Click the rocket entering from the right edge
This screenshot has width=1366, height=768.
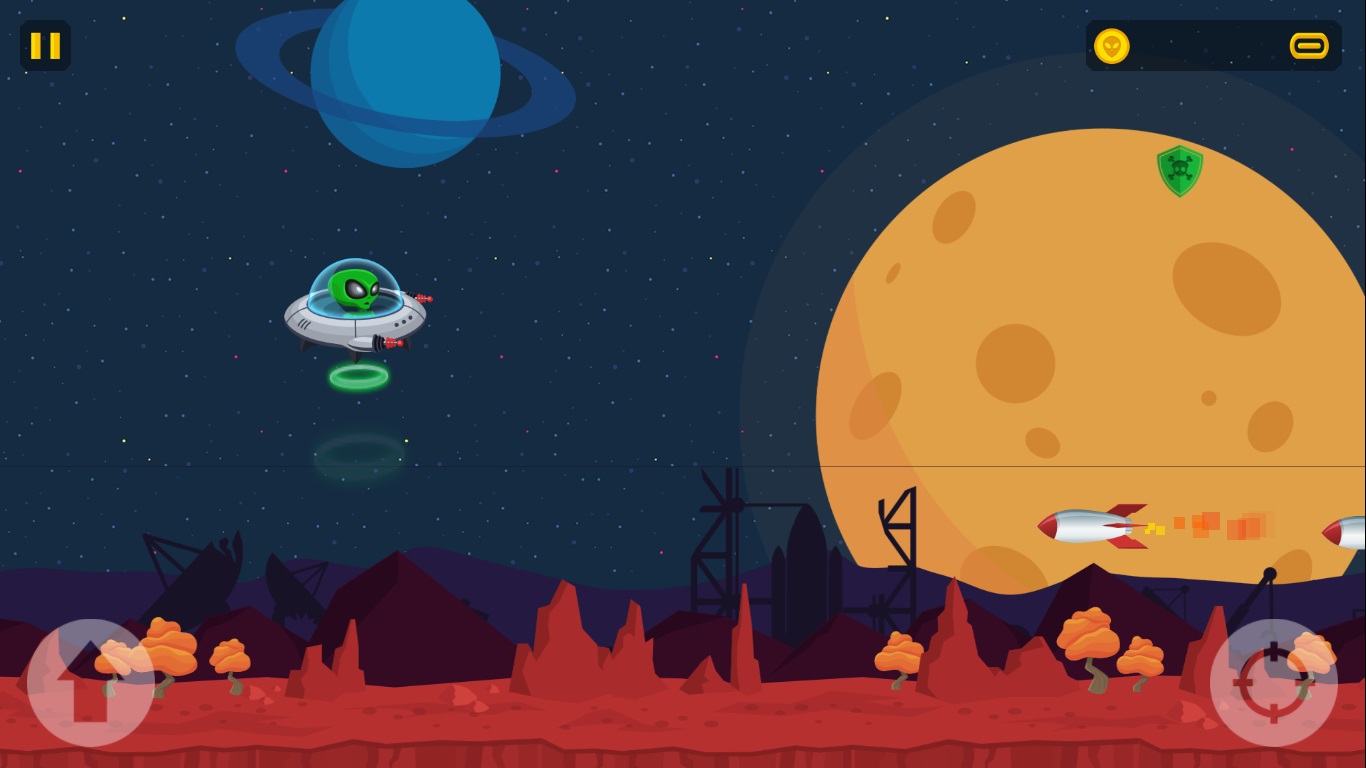[x=1340, y=533]
